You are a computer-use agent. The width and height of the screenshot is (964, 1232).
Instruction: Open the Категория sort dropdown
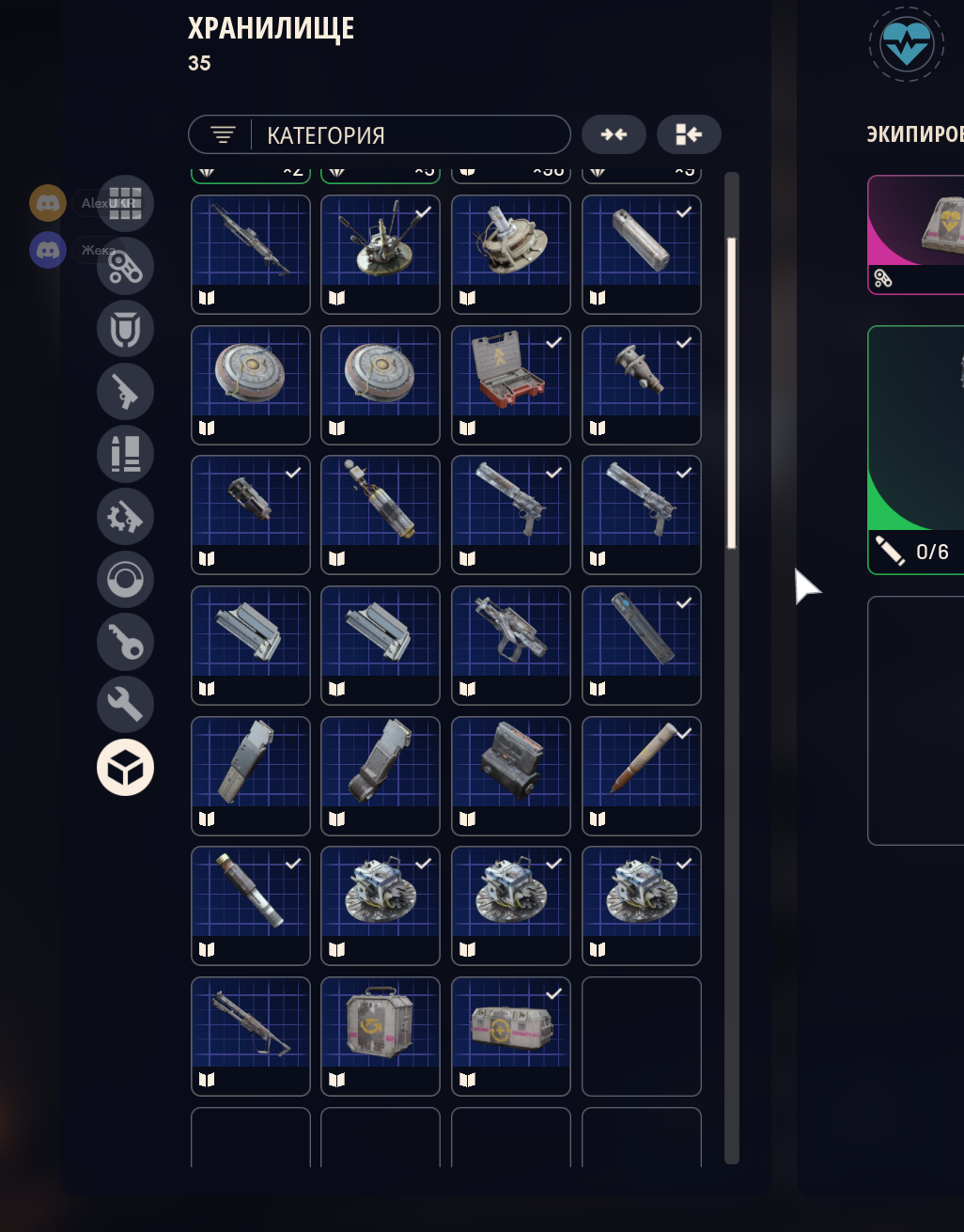coord(379,135)
